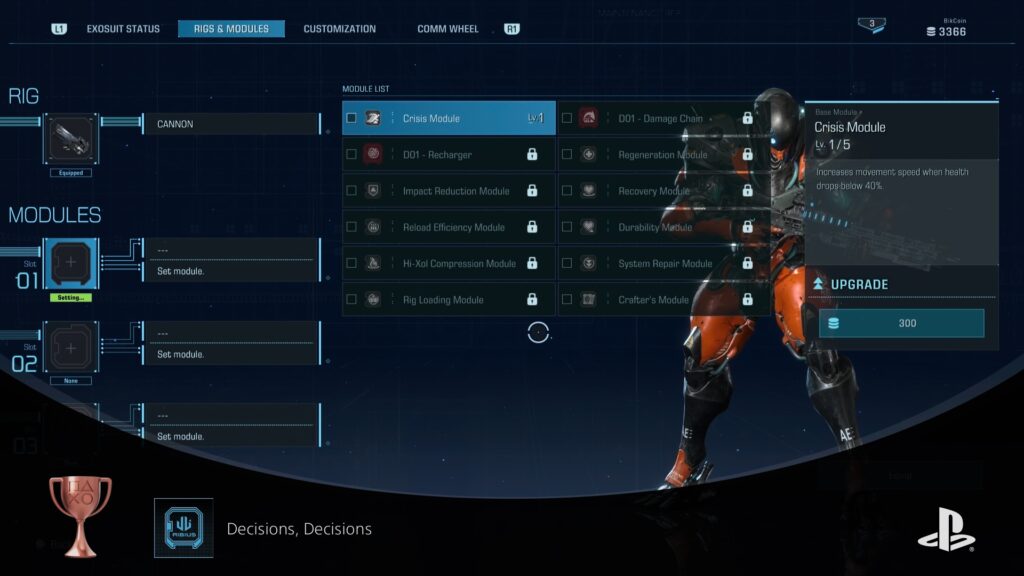The height and width of the screenshot is (576, 1024).
Task: Select the Recovery Module row
Action: pos(662,191)
